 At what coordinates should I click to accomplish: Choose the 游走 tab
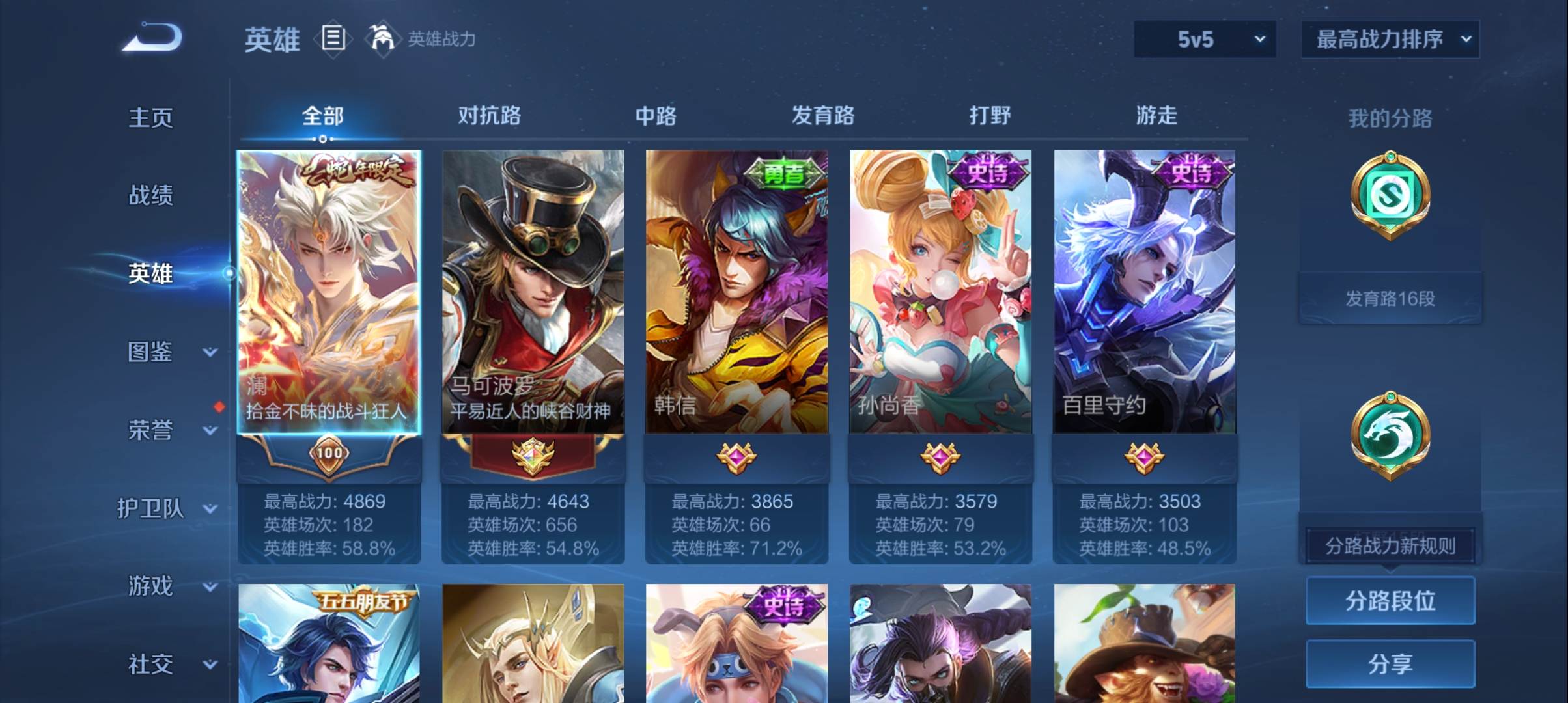pos(1156,116)
